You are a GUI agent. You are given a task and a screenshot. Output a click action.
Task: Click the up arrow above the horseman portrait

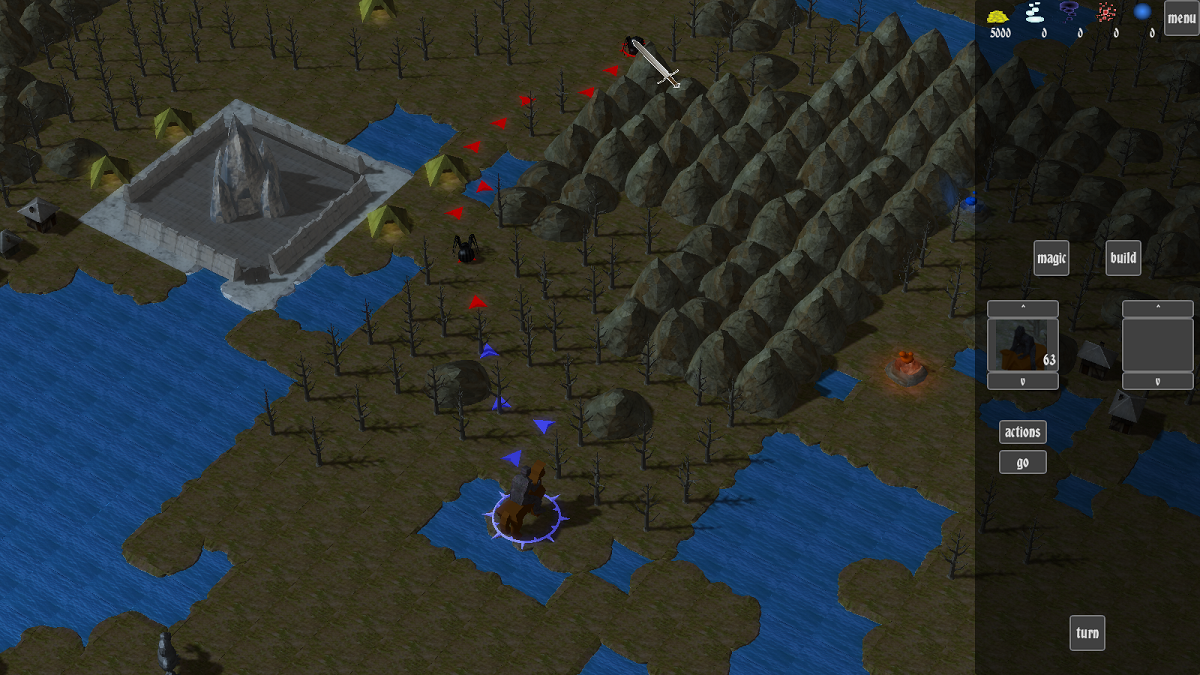pos(1022,309)
